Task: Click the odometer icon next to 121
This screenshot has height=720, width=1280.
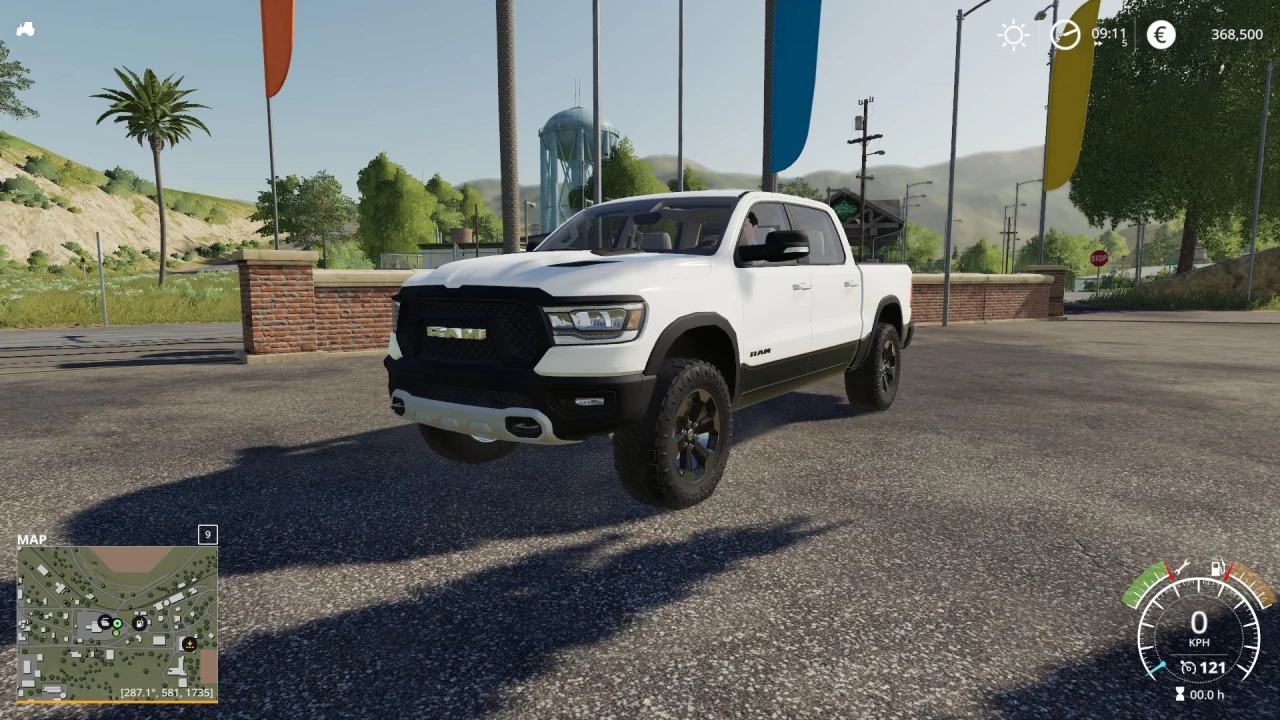Action: [1188, 666]
